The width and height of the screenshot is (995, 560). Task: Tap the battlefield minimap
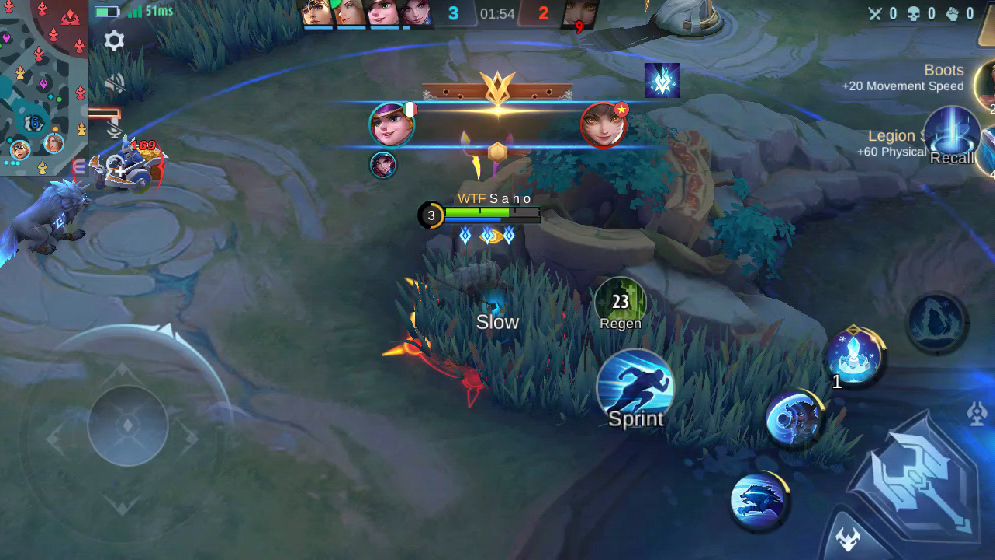coord(44,87)
